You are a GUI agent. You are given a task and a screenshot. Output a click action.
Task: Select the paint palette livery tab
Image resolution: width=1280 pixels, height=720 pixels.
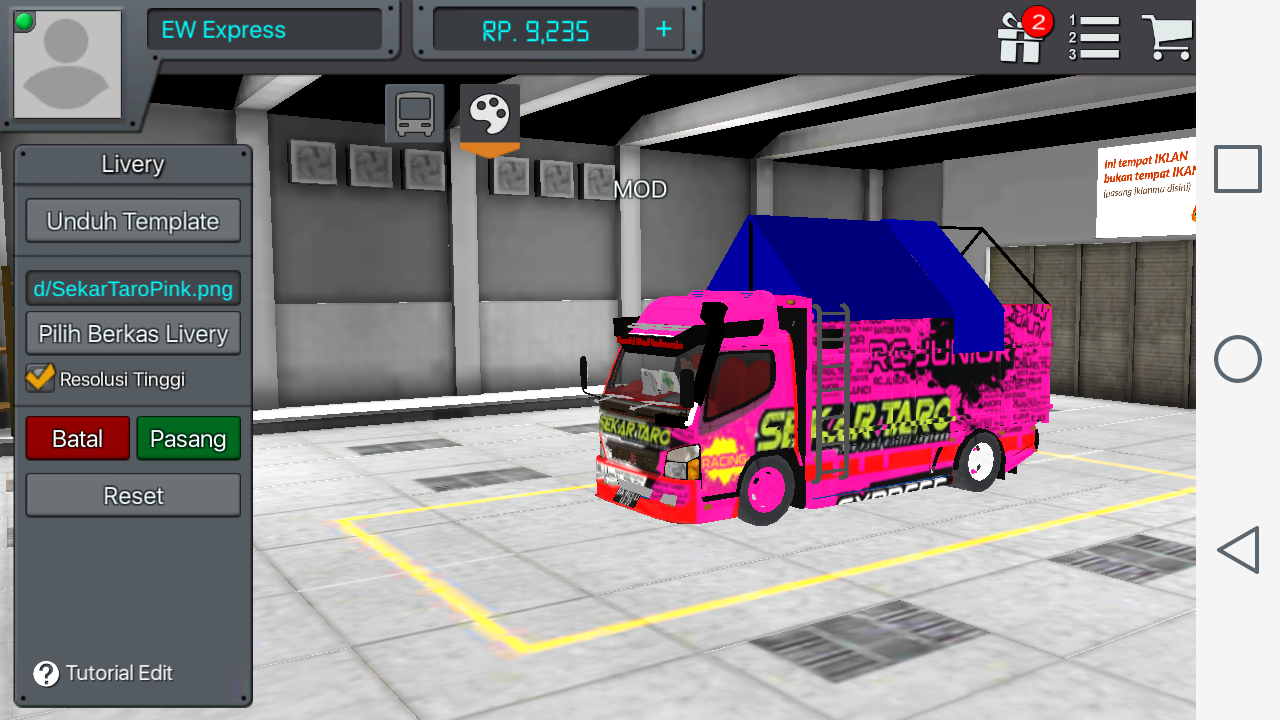pos(487,112)
